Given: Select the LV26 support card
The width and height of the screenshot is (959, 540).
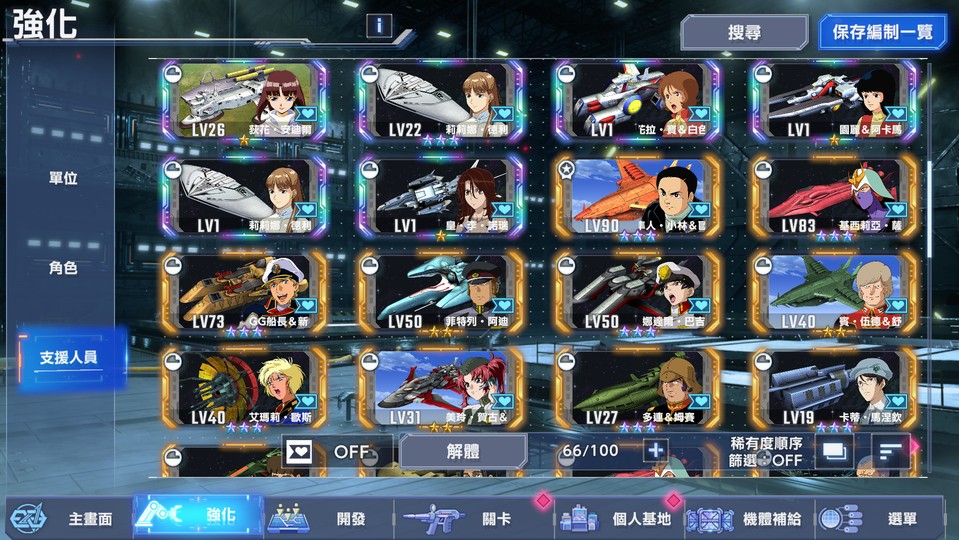Looking at the screenshot, I should [244, 102].
